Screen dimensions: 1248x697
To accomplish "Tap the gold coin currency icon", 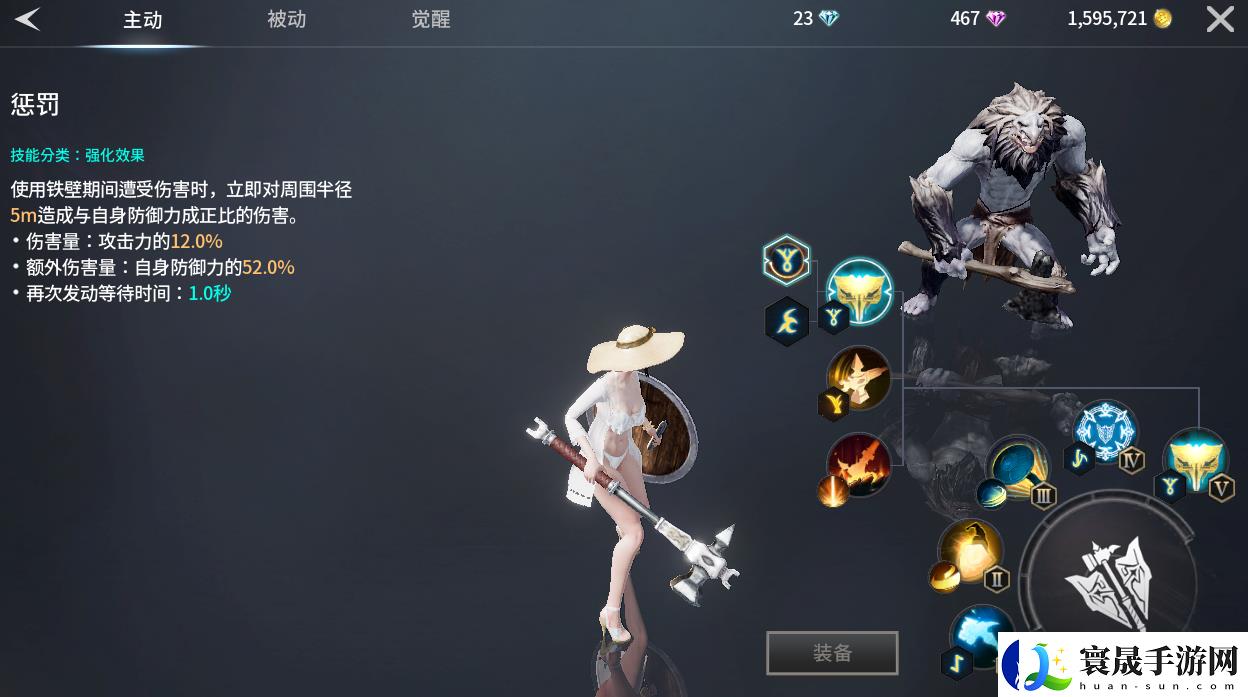I will click(x=1162, y=19).
